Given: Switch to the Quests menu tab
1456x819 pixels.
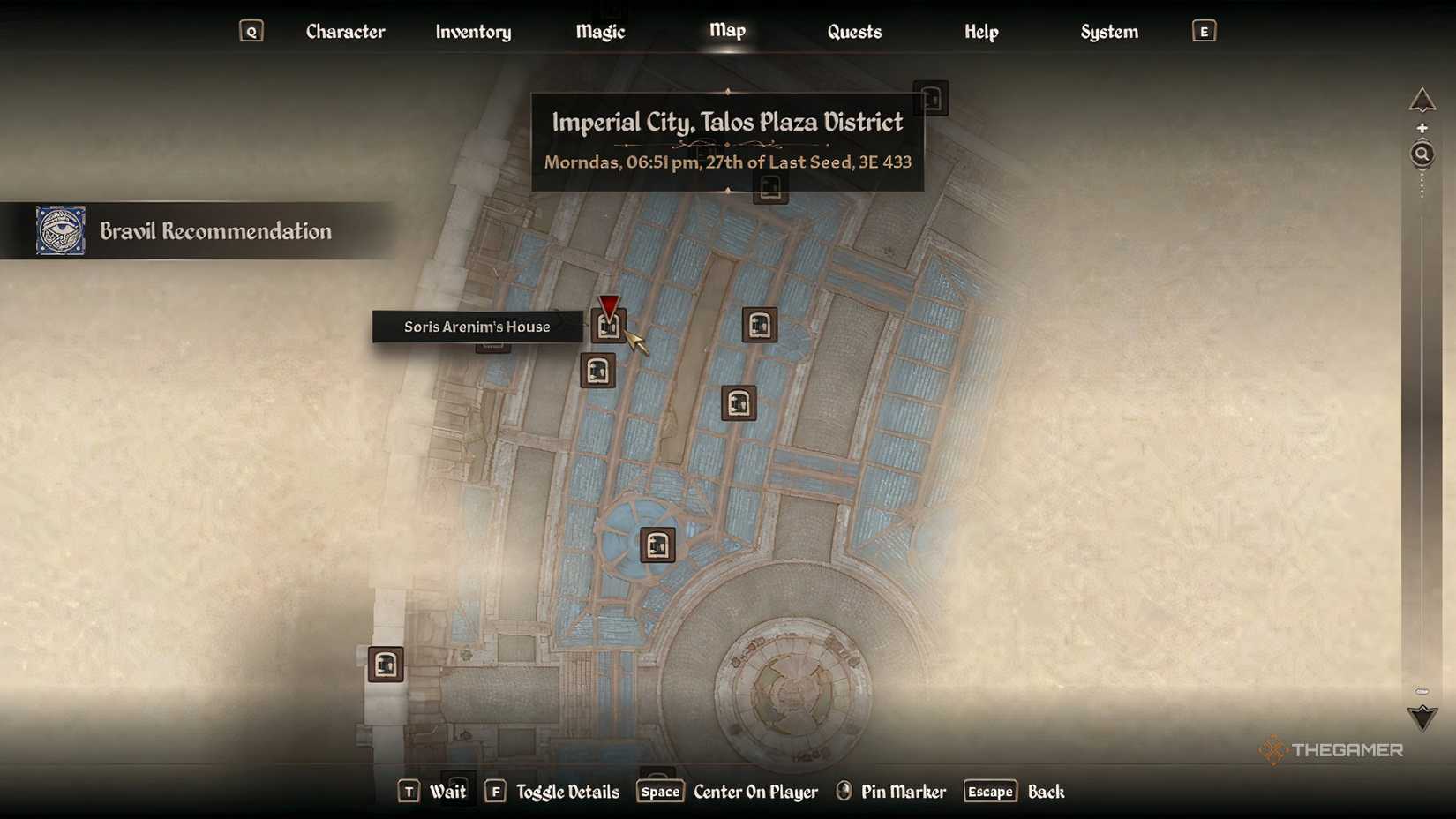Looking at the screenshot, I should tap(853, 32).
